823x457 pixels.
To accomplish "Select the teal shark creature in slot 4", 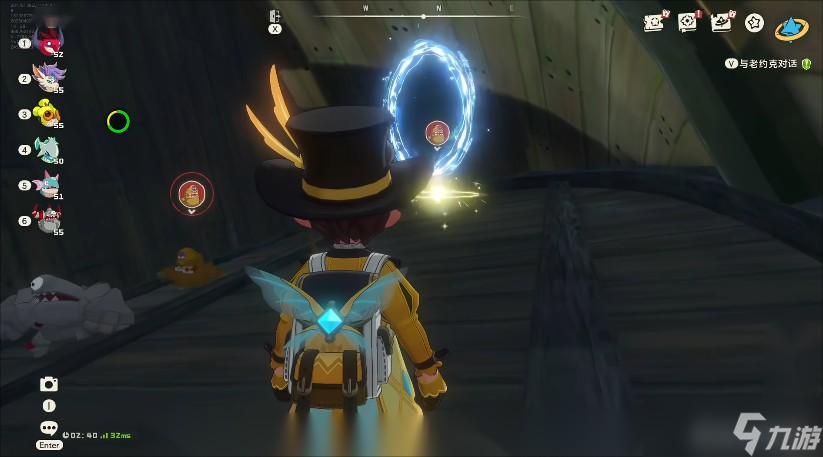I will pos(47,149).
